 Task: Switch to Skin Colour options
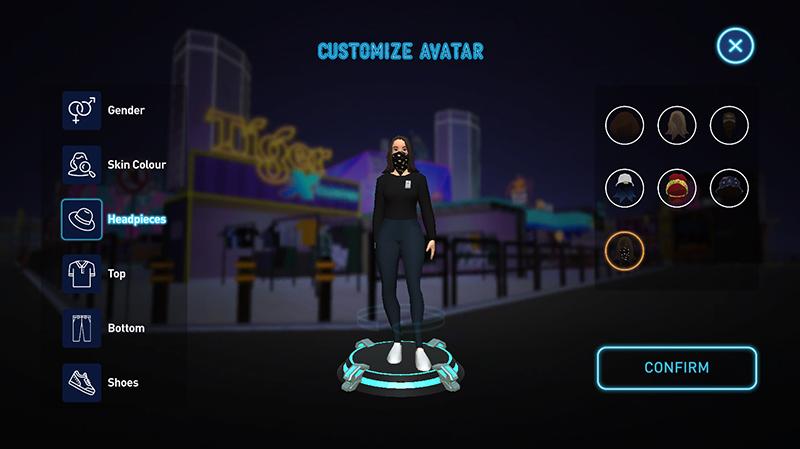(80, 164)
